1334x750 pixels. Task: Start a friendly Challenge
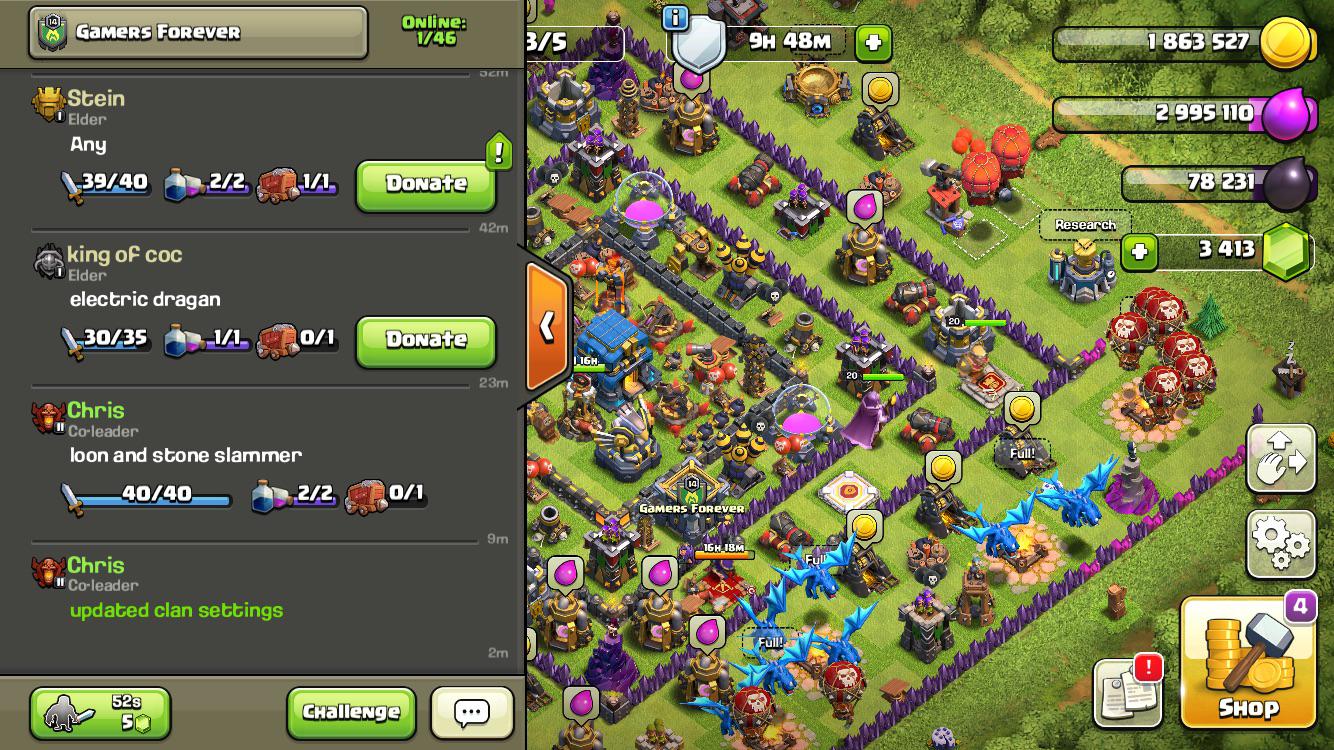click(x=351, y=712)
